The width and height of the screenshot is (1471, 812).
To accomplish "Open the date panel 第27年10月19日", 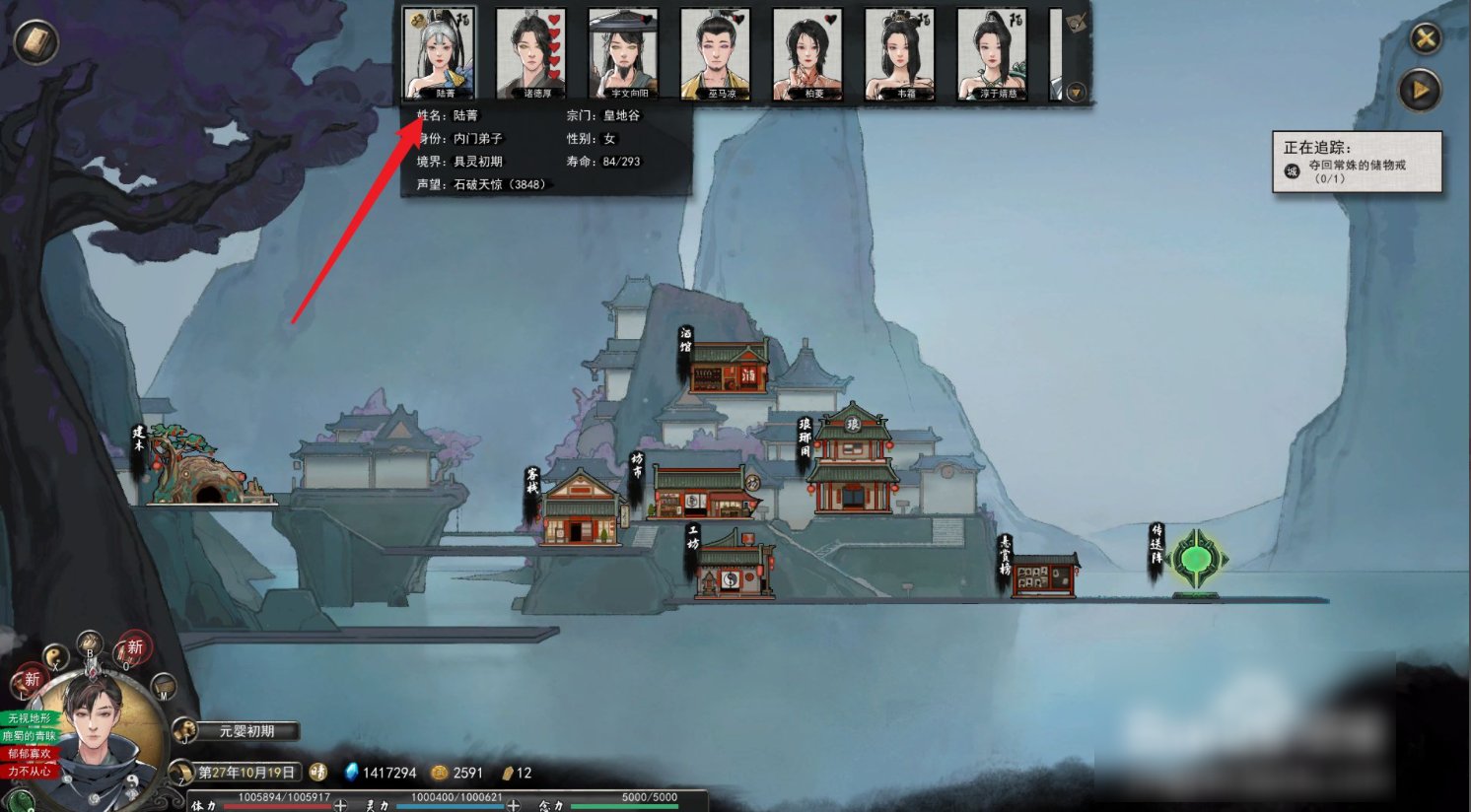I will 246,773.
